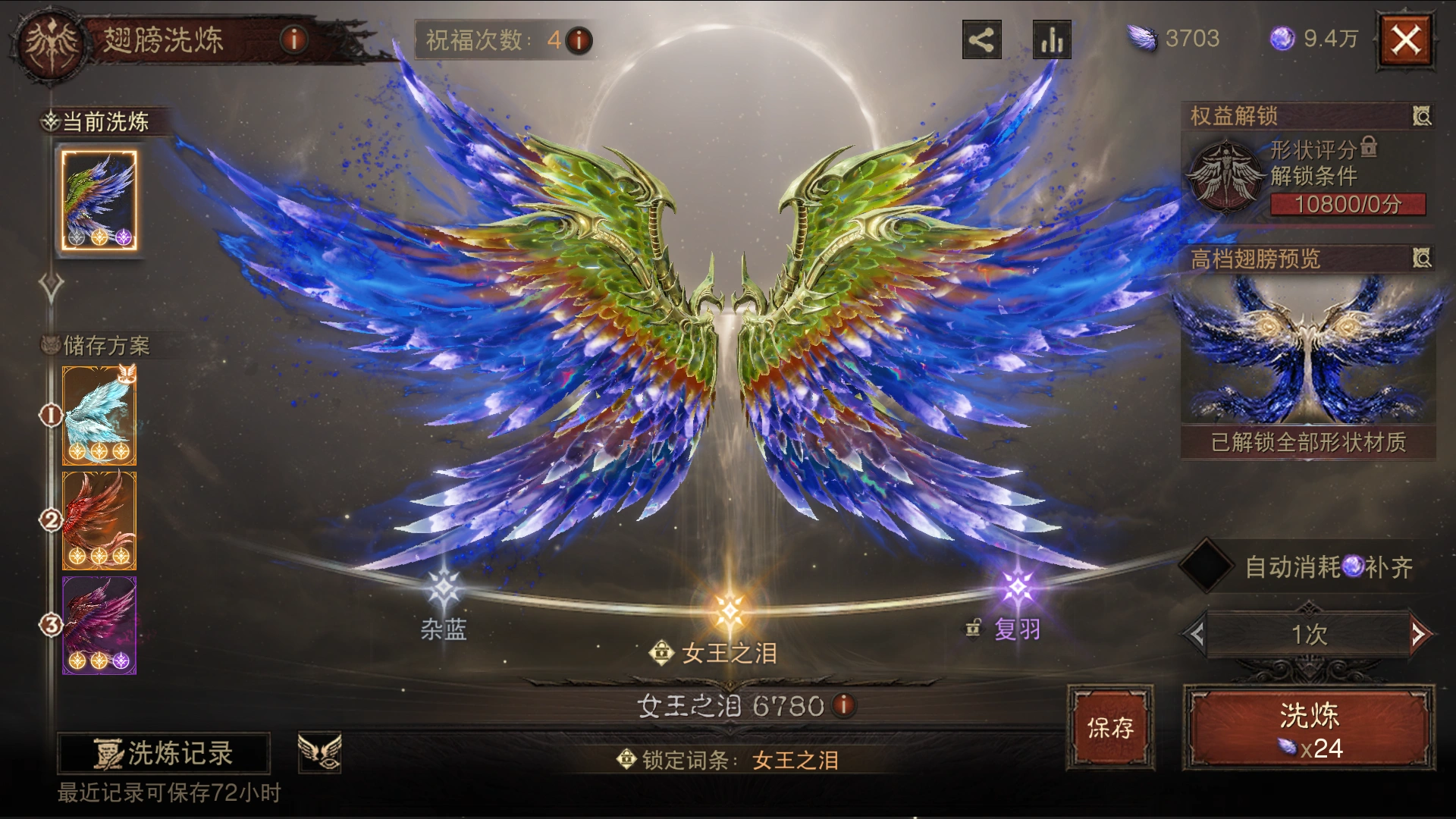Open the magnifier icon on 高档翅膀预览 panel

pyautogui.click(x=1423, y=259)
